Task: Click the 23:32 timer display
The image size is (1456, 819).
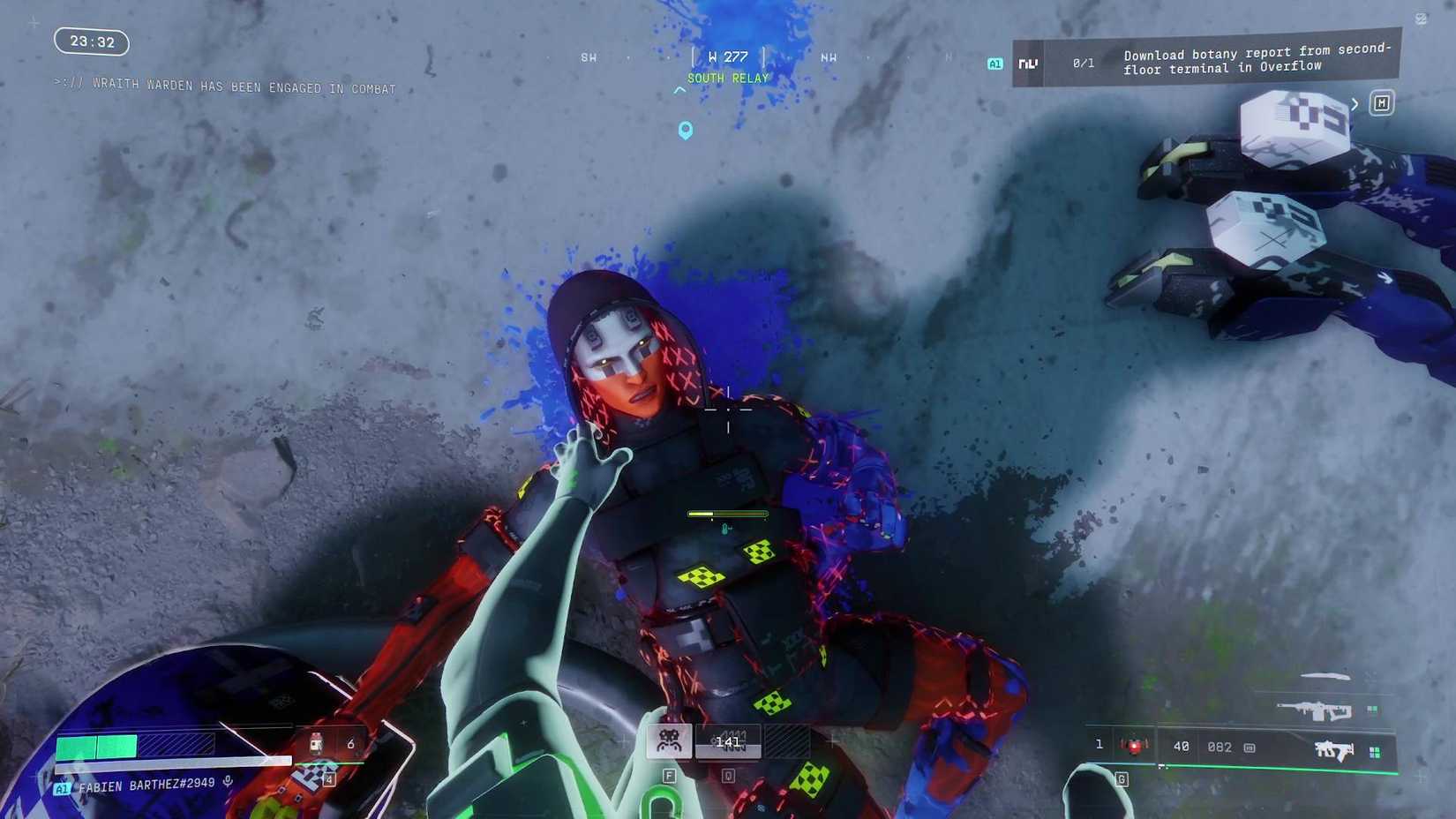Action: coord(93,41)
